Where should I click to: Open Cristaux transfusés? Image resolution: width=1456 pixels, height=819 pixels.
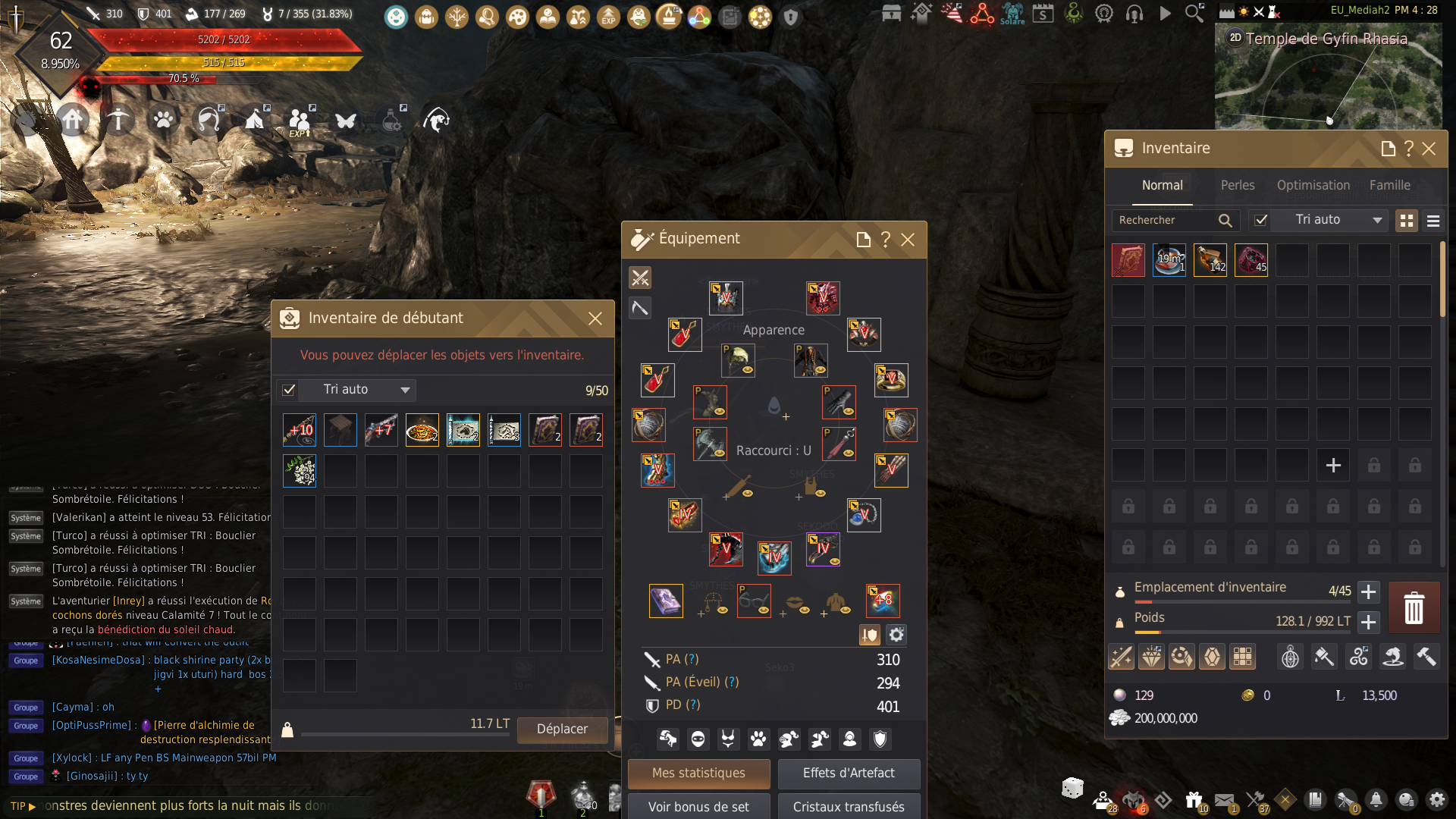tap(849, 807)
